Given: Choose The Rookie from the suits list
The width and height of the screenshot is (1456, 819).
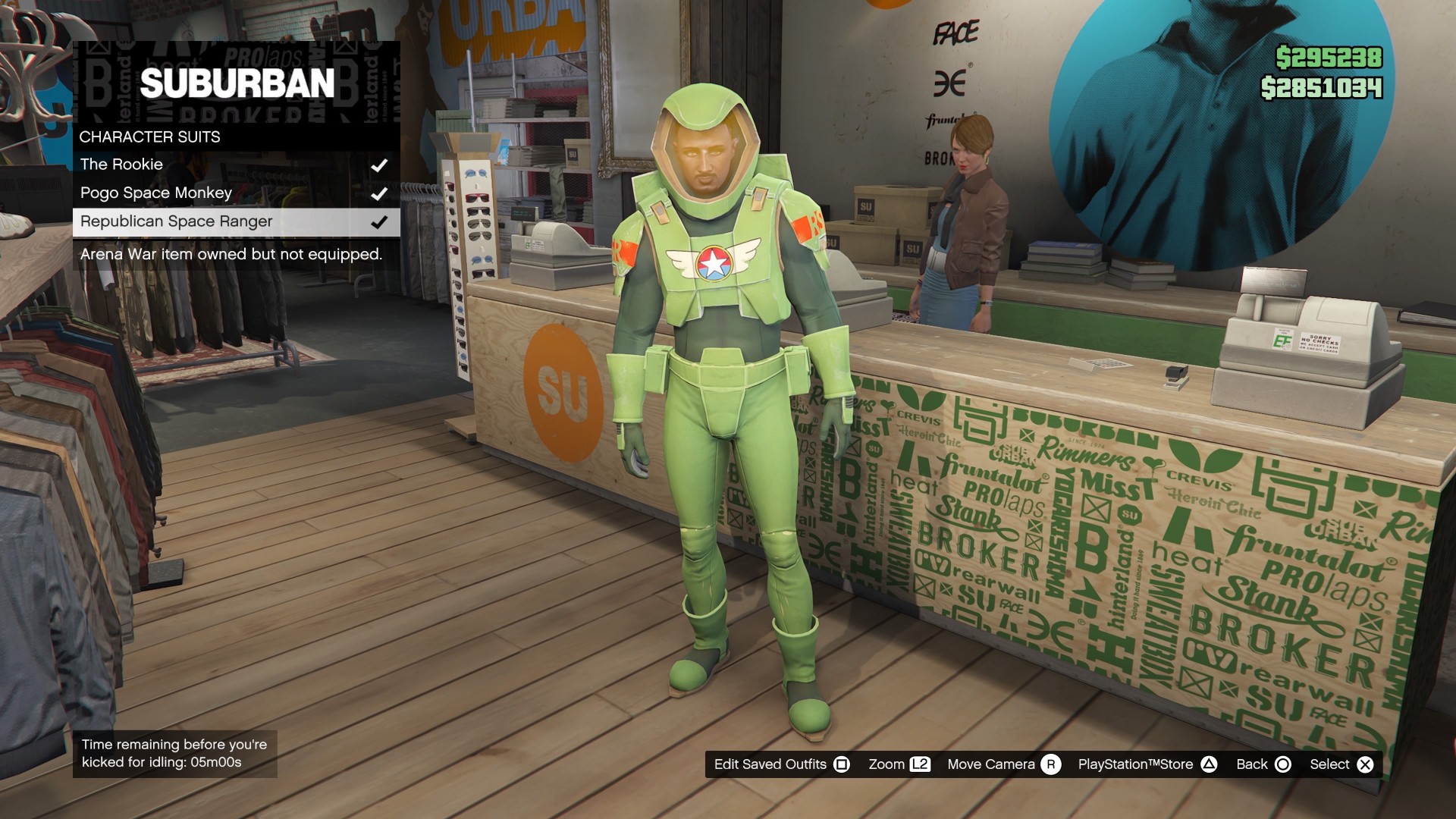Looking at the screenshot, I should [121, 164].
